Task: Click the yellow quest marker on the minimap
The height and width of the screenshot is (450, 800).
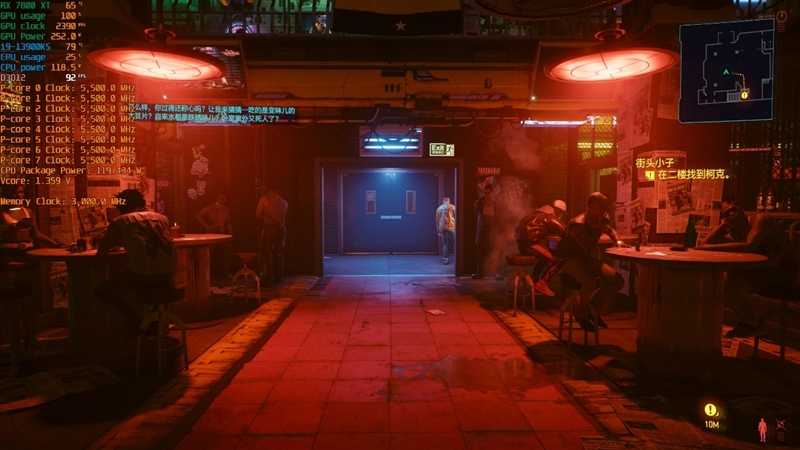Action: point(744,94)
